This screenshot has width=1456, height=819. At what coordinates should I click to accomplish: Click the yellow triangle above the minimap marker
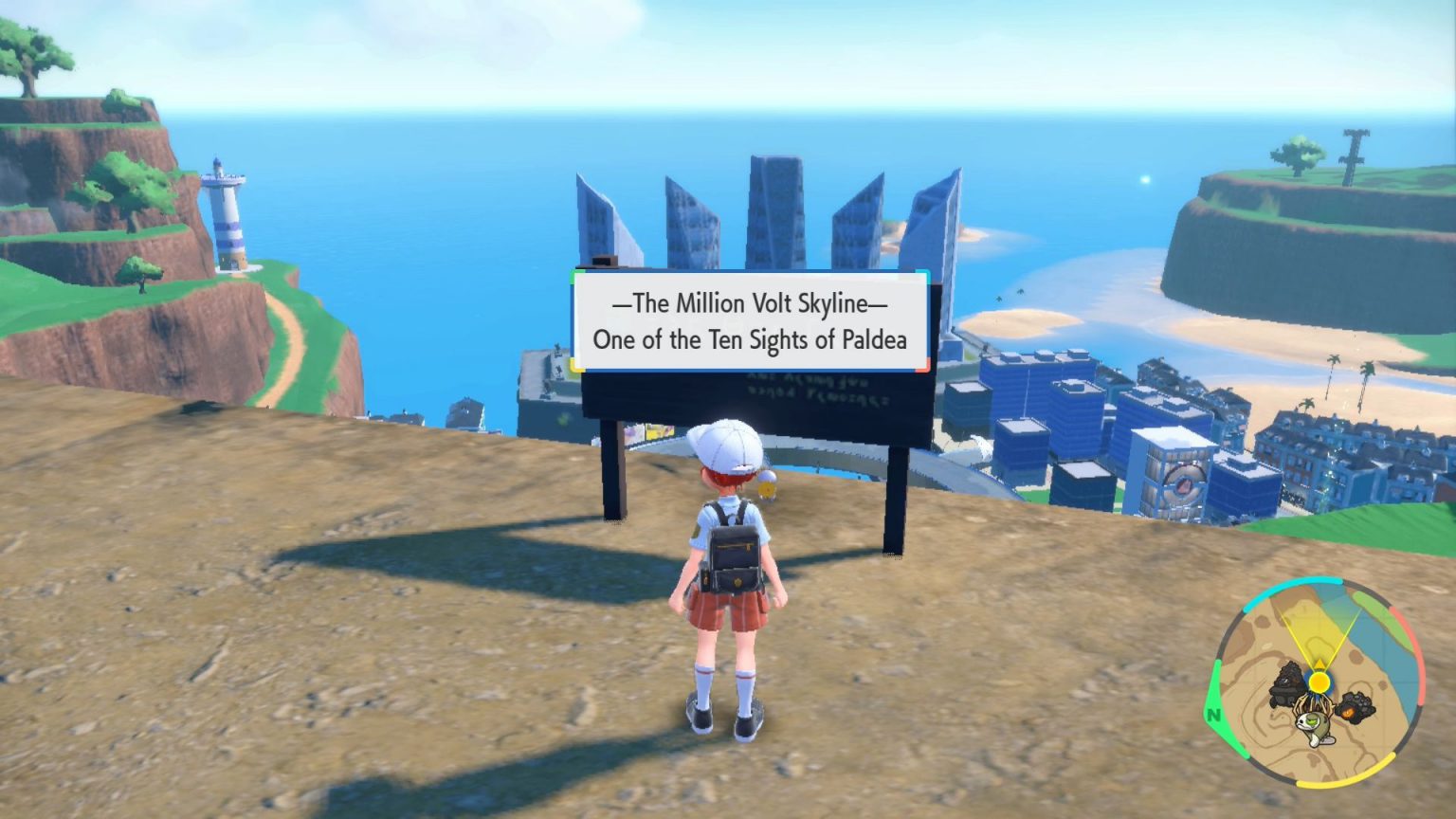pyautogui.click(x=1319, y=663)
